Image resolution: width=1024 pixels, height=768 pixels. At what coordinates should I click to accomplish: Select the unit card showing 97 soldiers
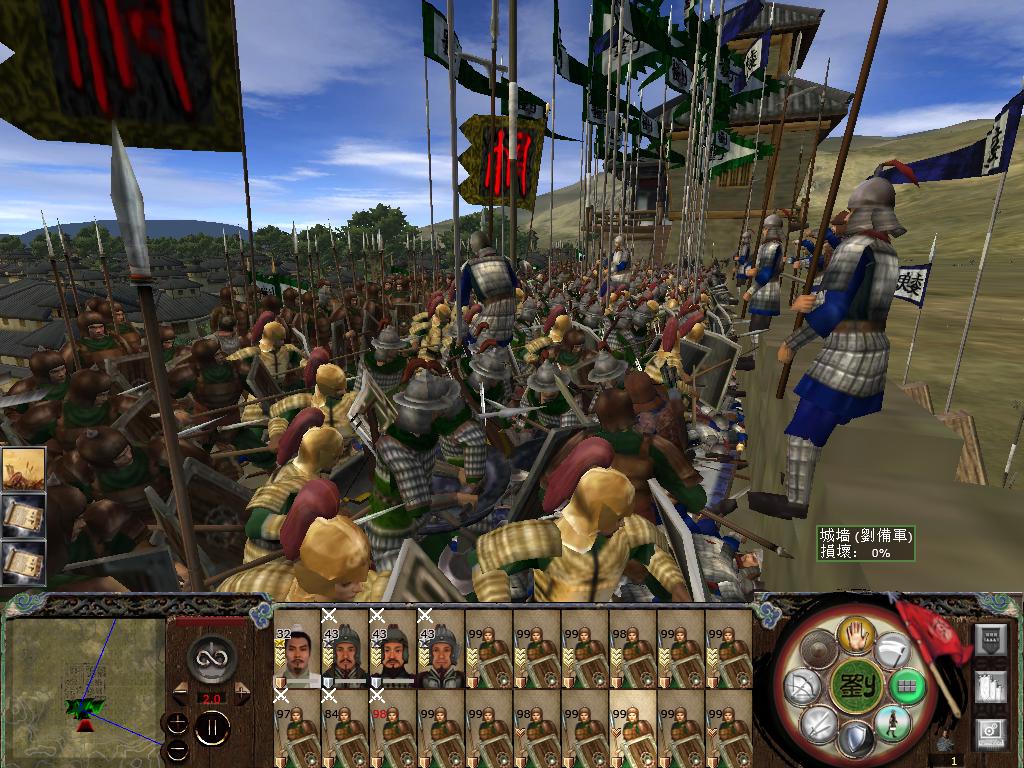297,731
